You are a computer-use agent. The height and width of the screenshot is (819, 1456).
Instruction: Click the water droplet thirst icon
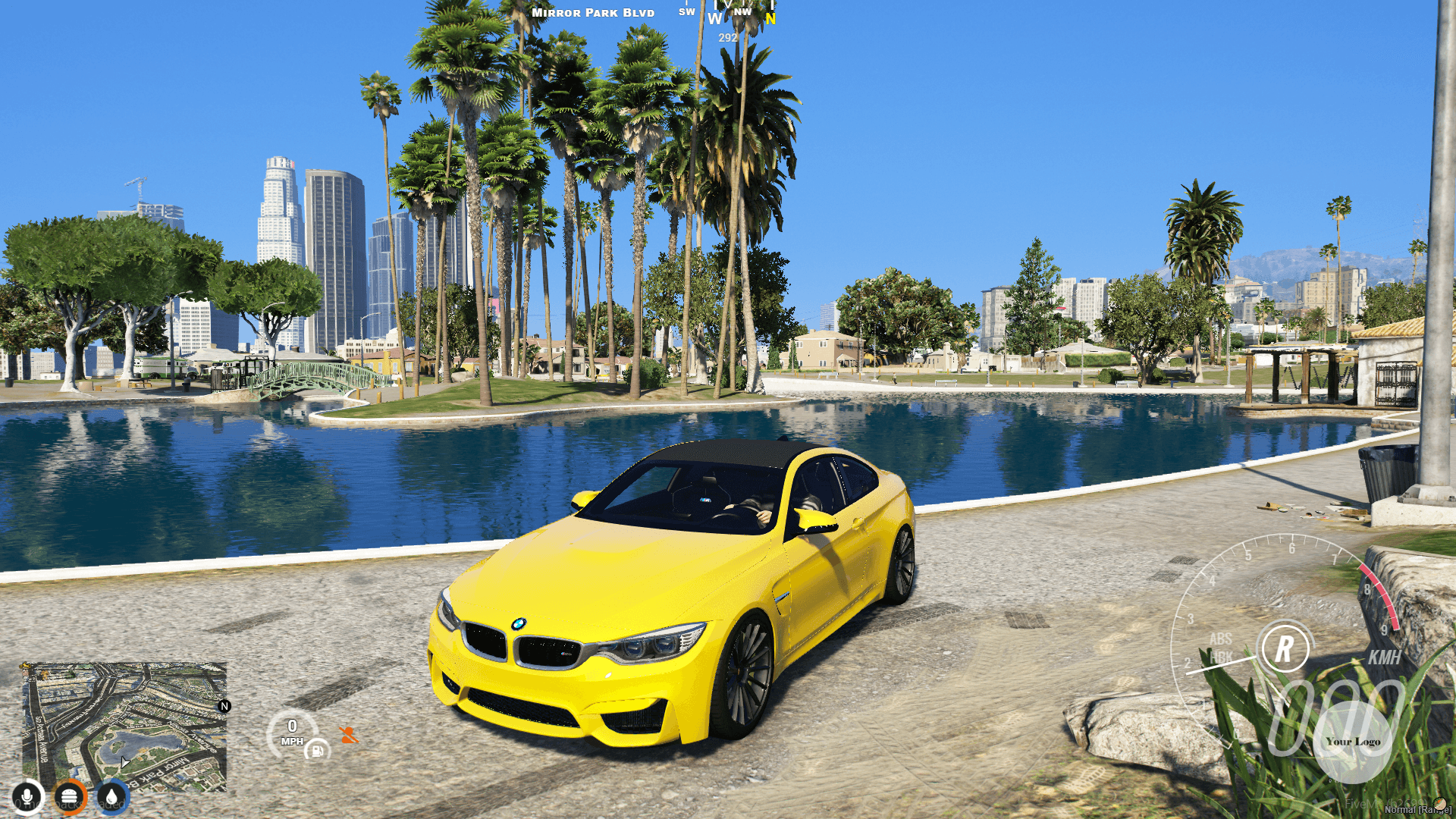click(111, 796)
